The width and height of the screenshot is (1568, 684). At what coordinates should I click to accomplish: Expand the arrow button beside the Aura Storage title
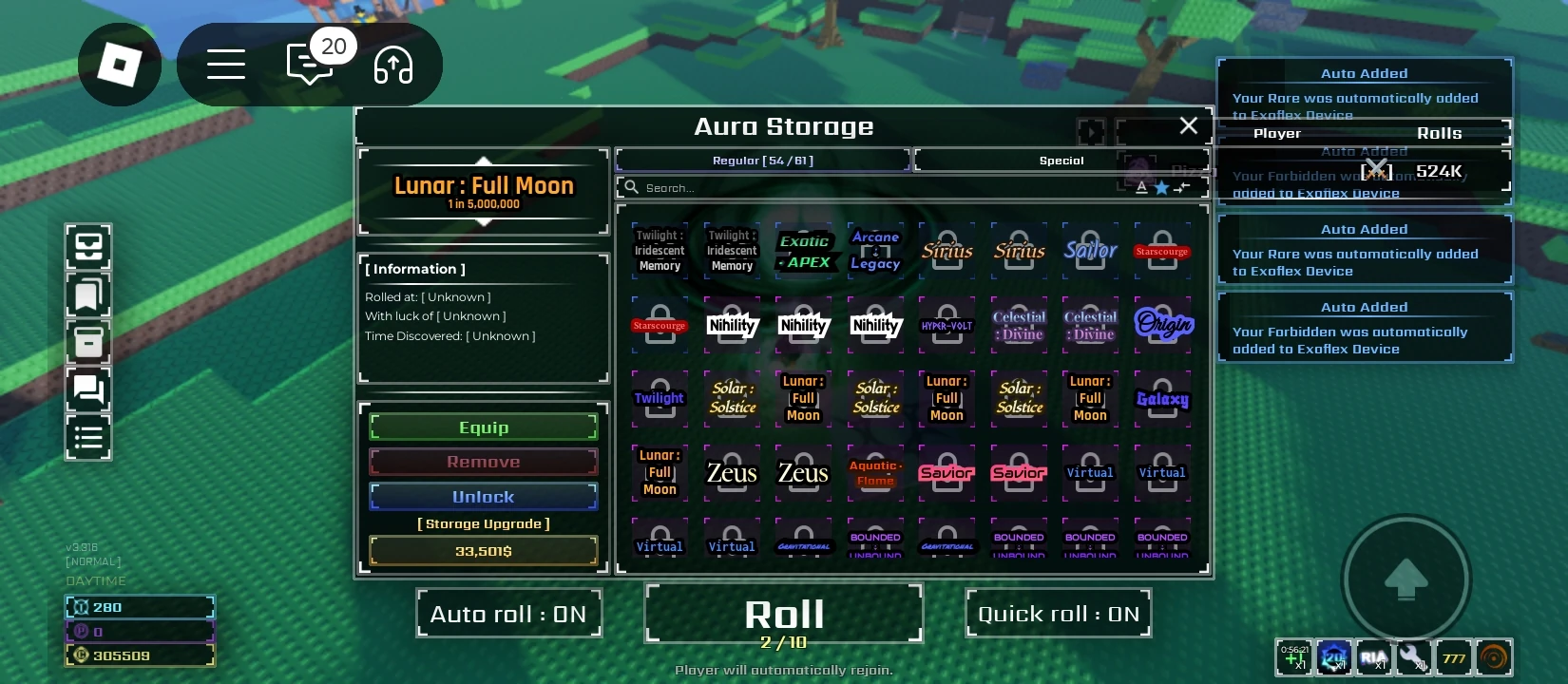coord(1090,132)
